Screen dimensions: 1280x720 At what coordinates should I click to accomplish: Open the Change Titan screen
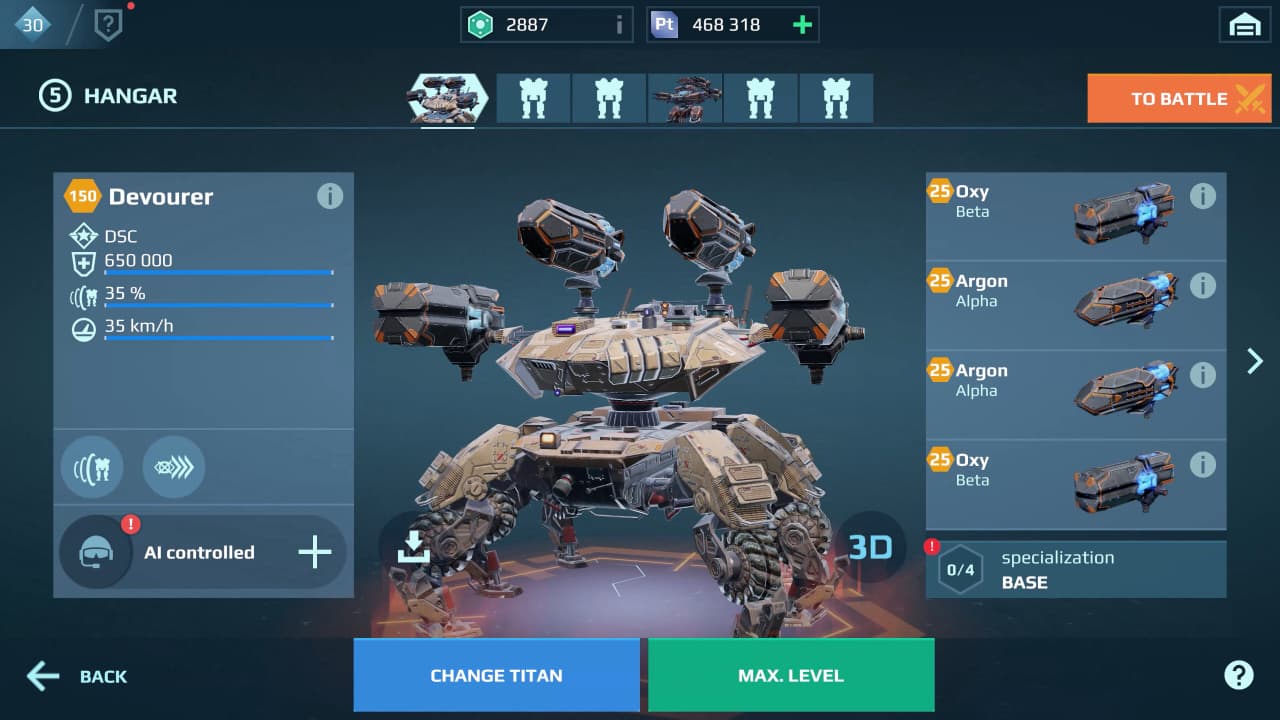[x=496, y=675]
